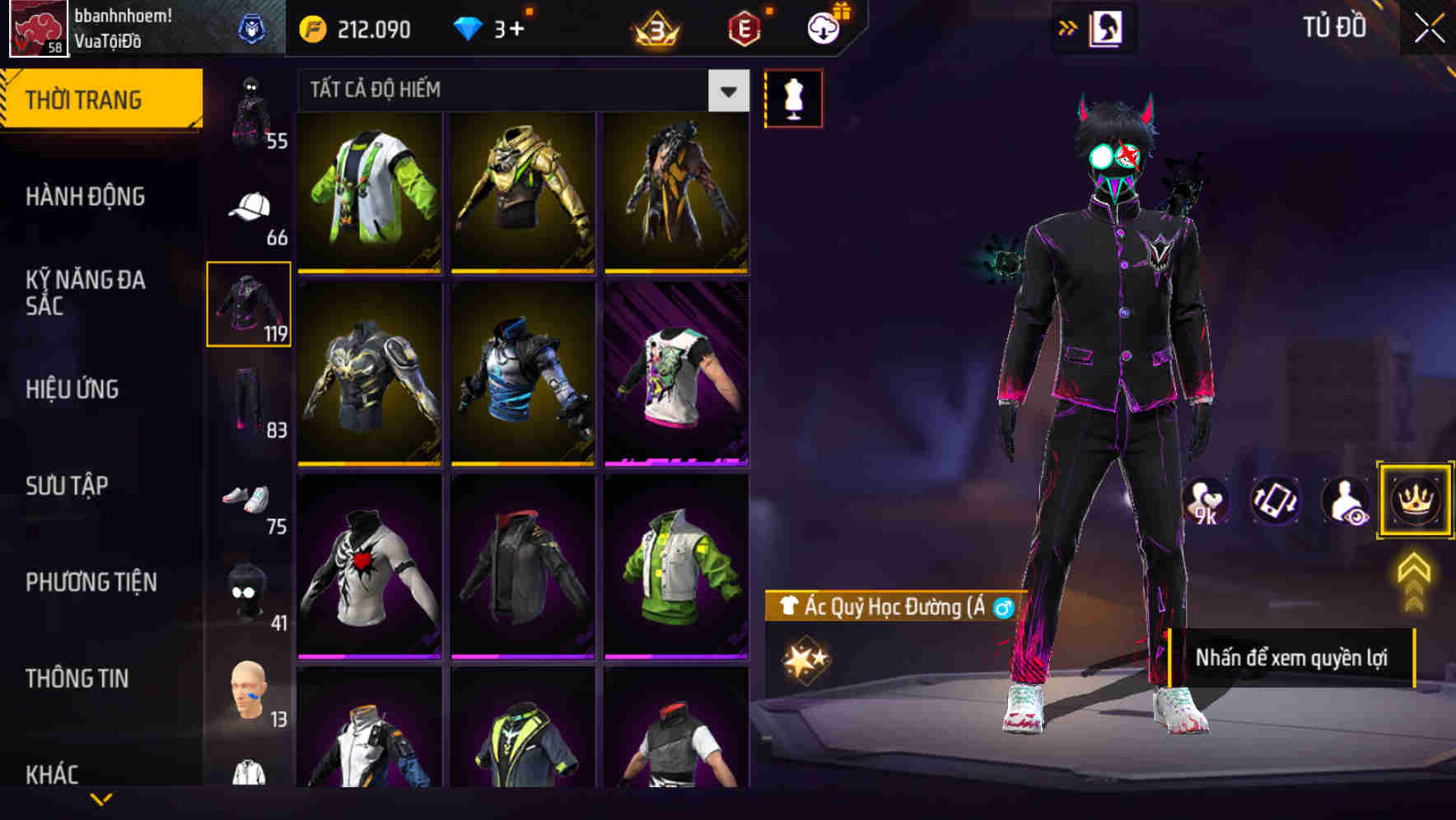Switch to the HÀNH ĐỘNG tab
The width and height of the screenshot is (1456, 820).
(x=85, y=196)
